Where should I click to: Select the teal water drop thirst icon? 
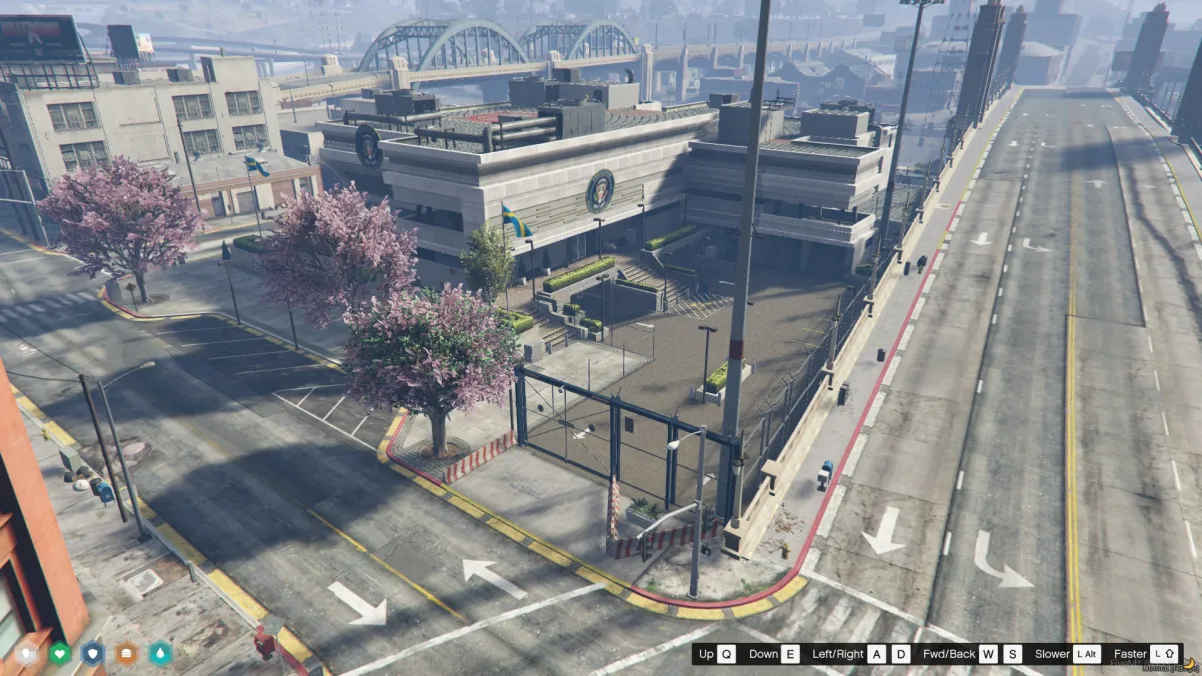160,654
